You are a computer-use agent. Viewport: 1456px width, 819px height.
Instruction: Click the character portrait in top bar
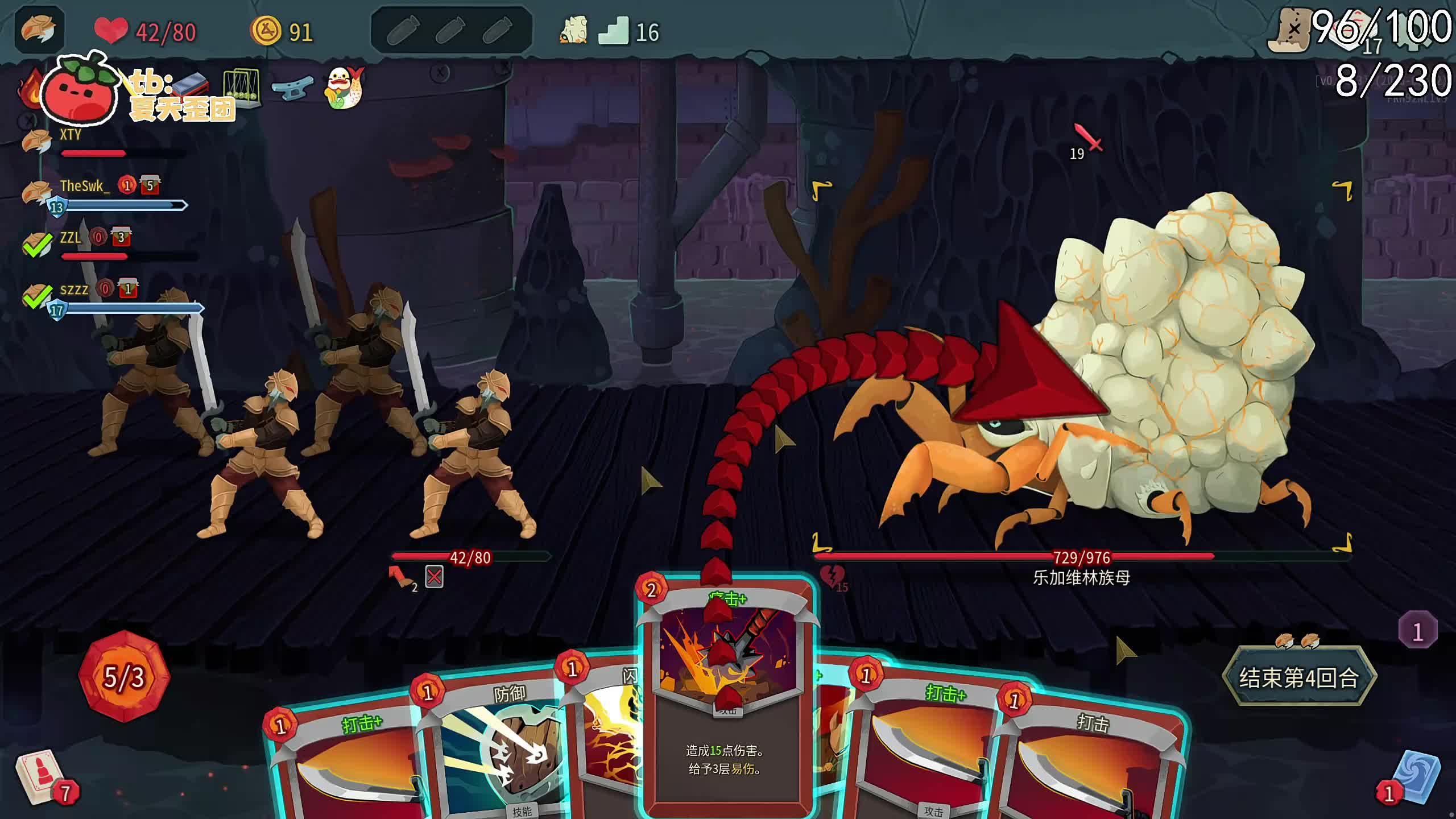point(39,30)
